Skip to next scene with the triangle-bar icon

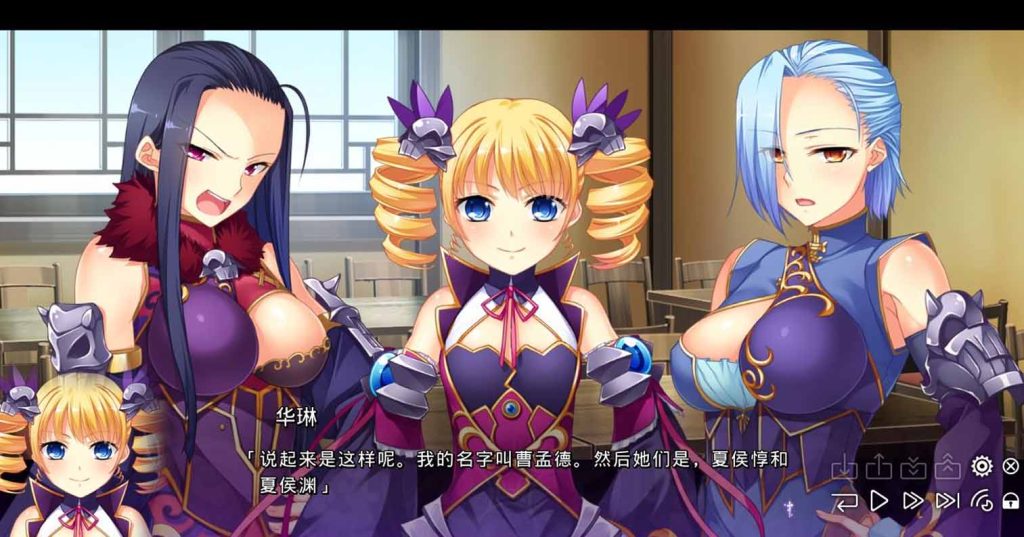click(946, 500)
